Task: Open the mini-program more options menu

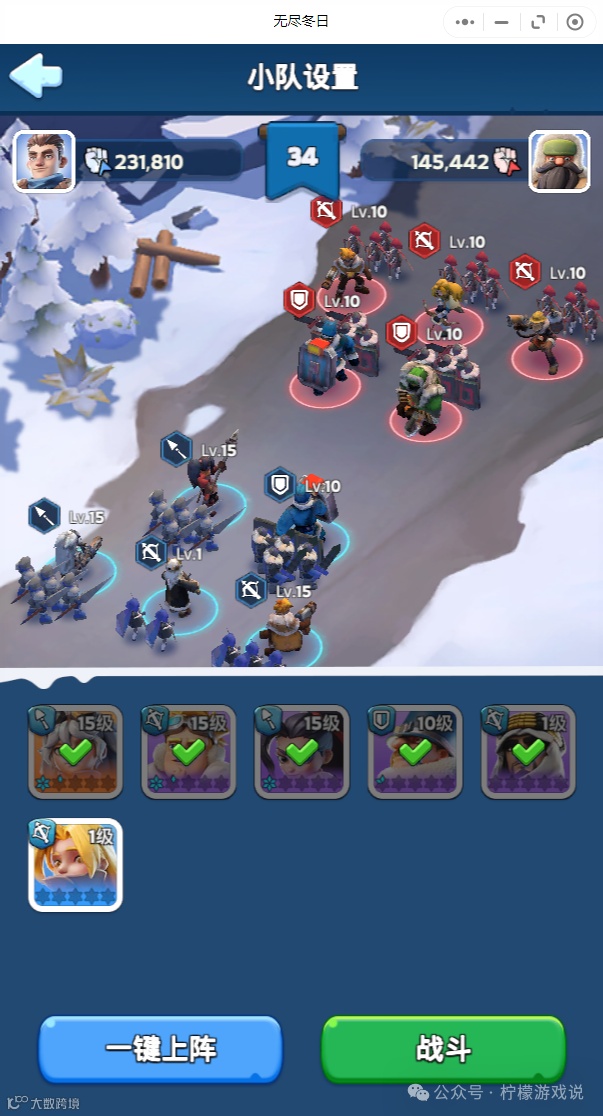Action: [465, 21]
